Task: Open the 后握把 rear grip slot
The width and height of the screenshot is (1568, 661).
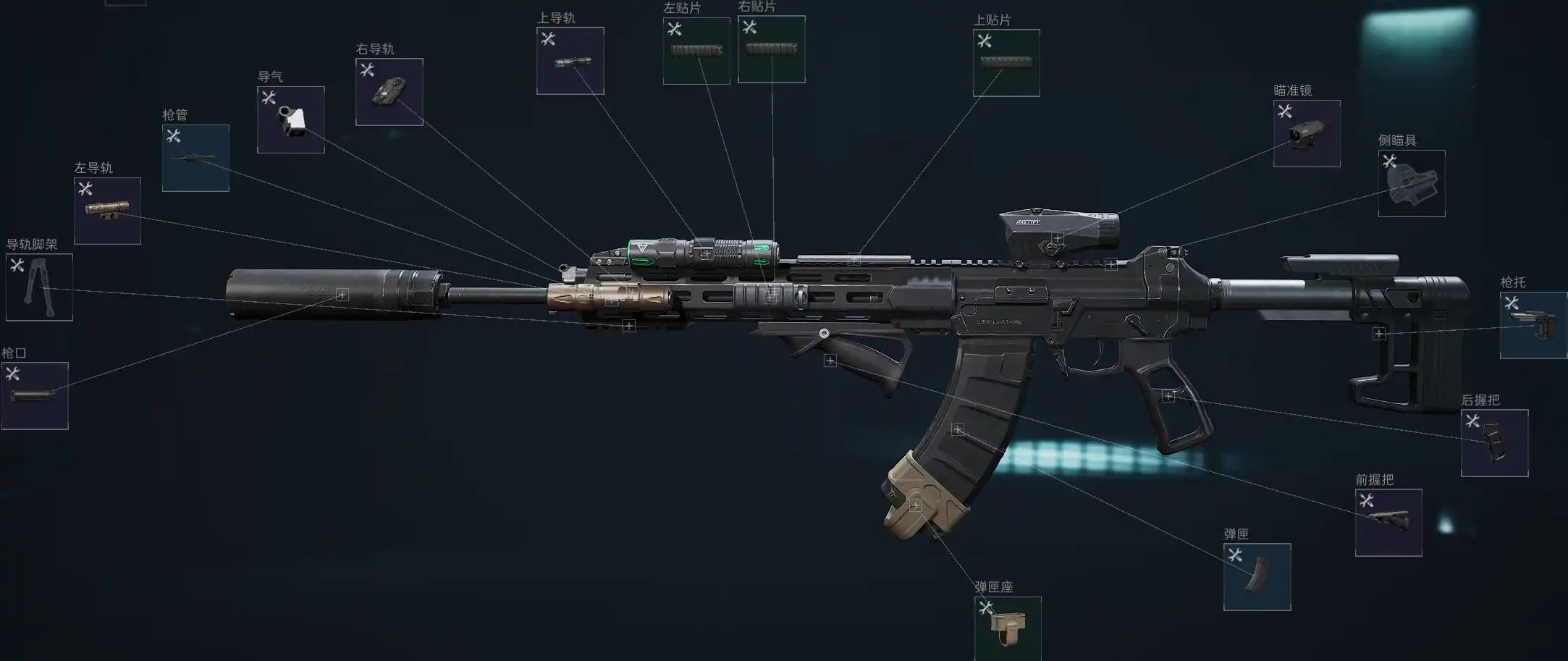Action: 1494,443
